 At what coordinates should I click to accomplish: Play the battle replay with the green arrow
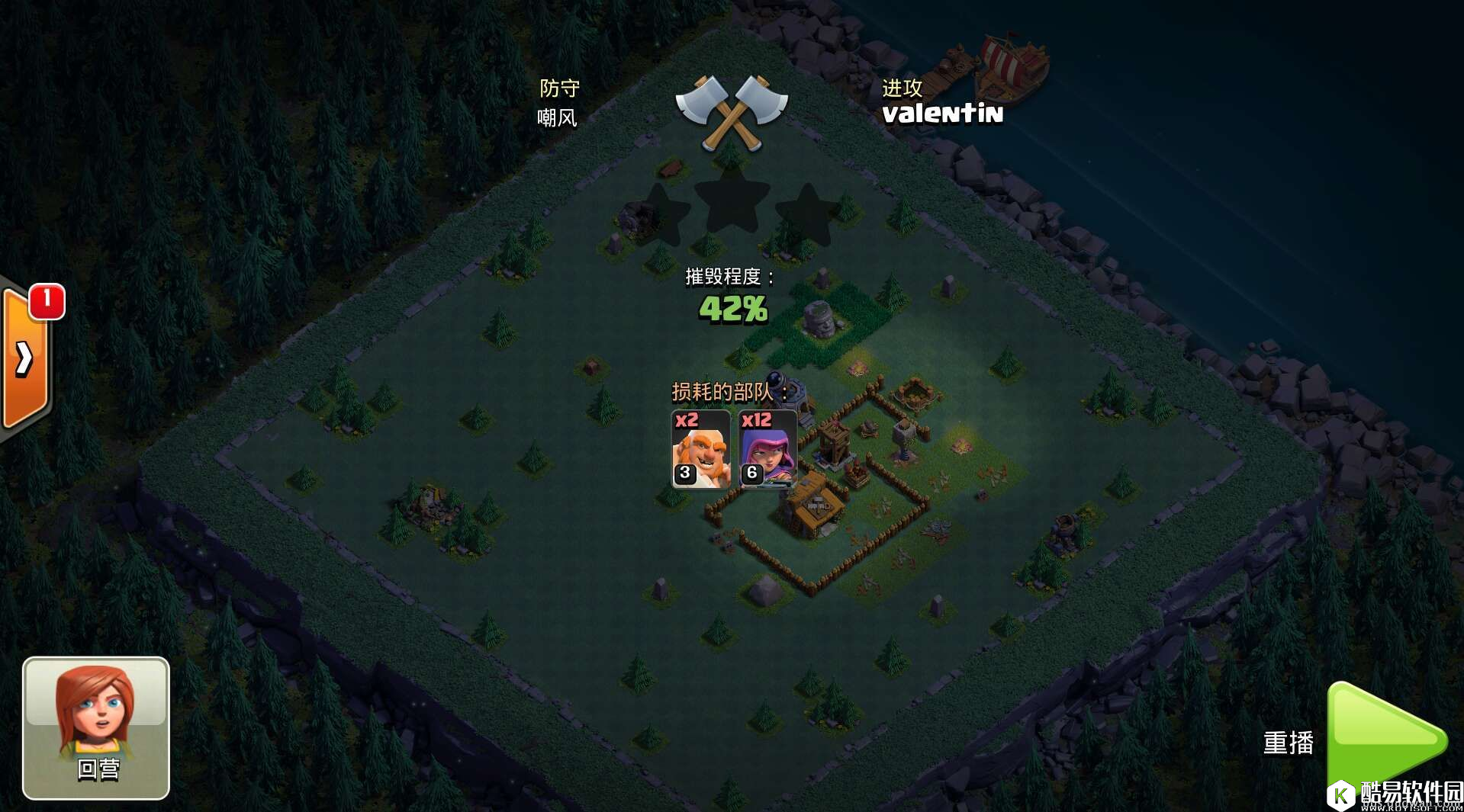[1384, 738]
